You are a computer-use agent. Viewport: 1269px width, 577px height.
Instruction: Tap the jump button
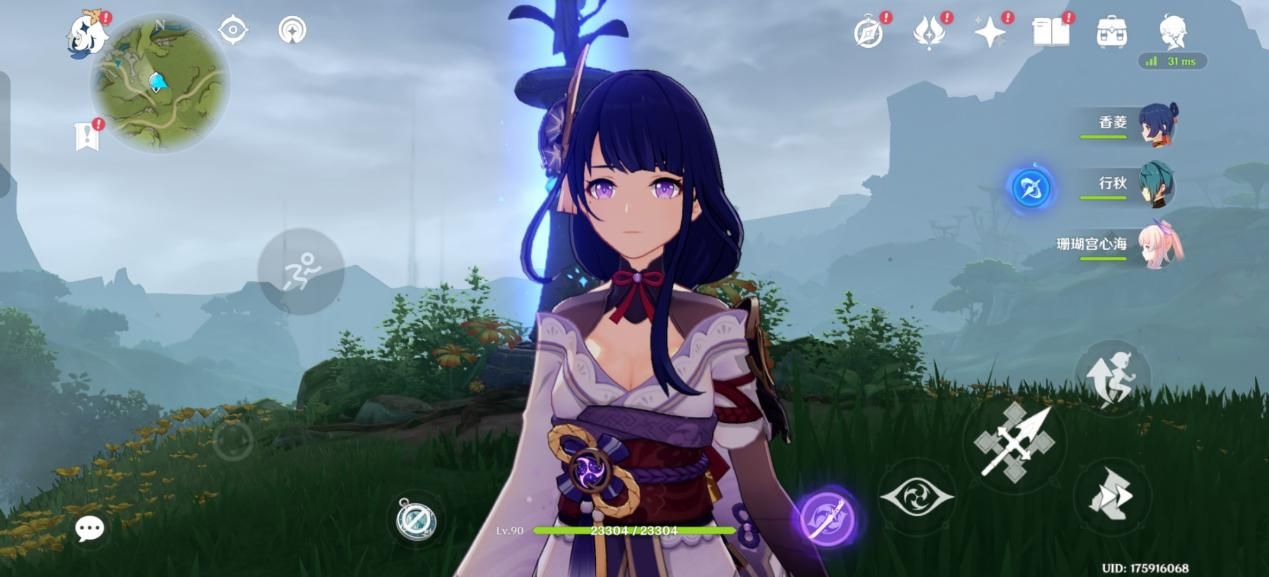click(1112, 379)
